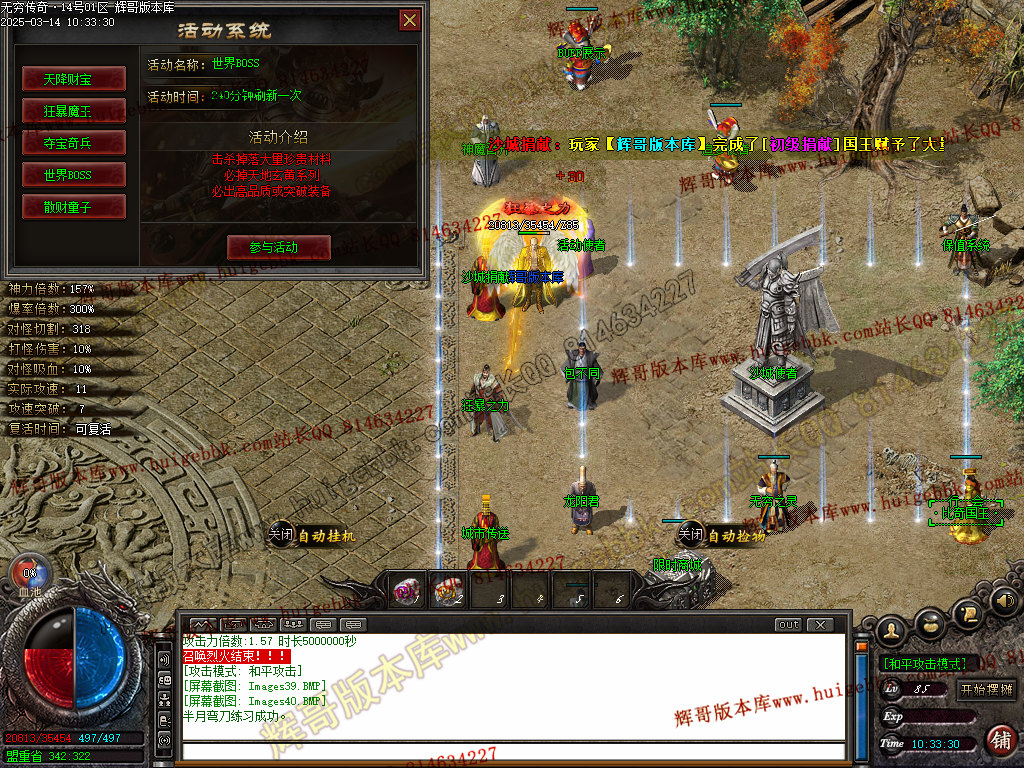This screenshot has height=768, width=1024.
Task: Close the chat panel with its X
Action: coord(819,625)
